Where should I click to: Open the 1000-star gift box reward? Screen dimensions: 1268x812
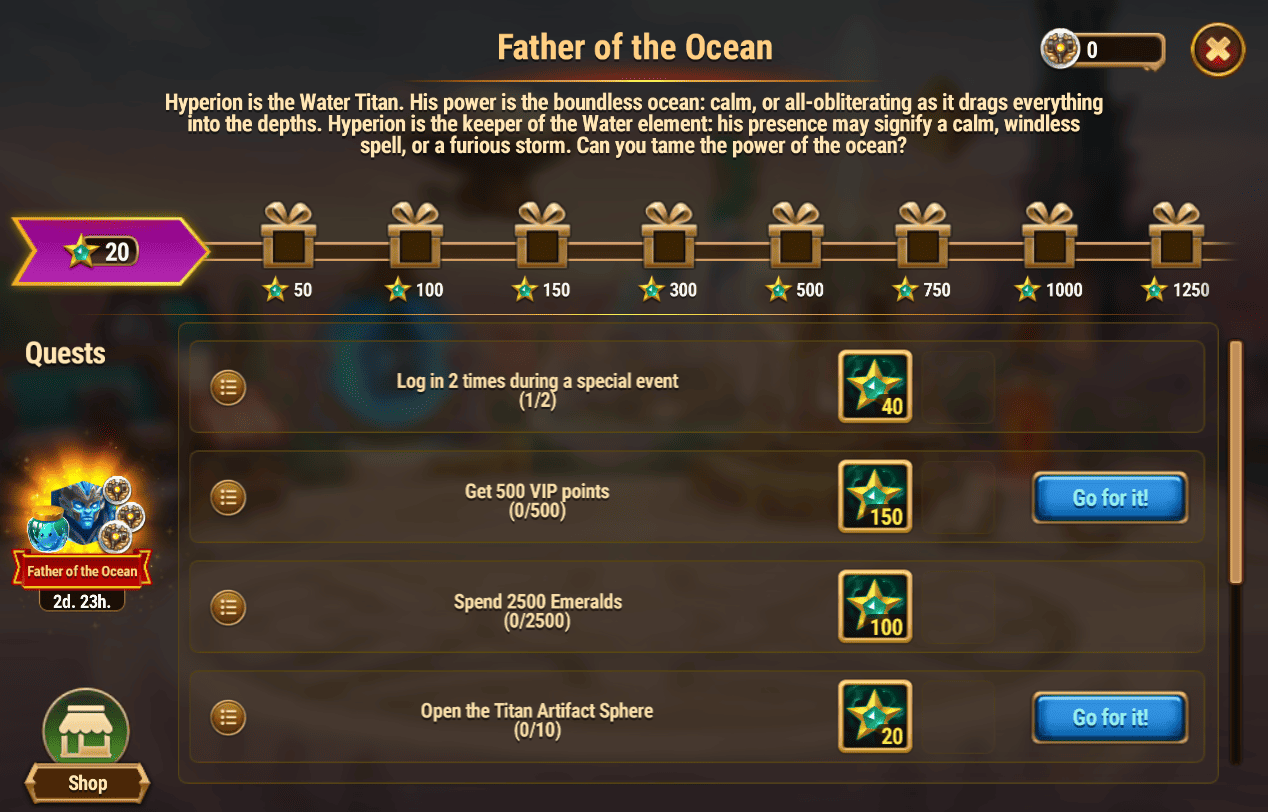click(1050, 236)
